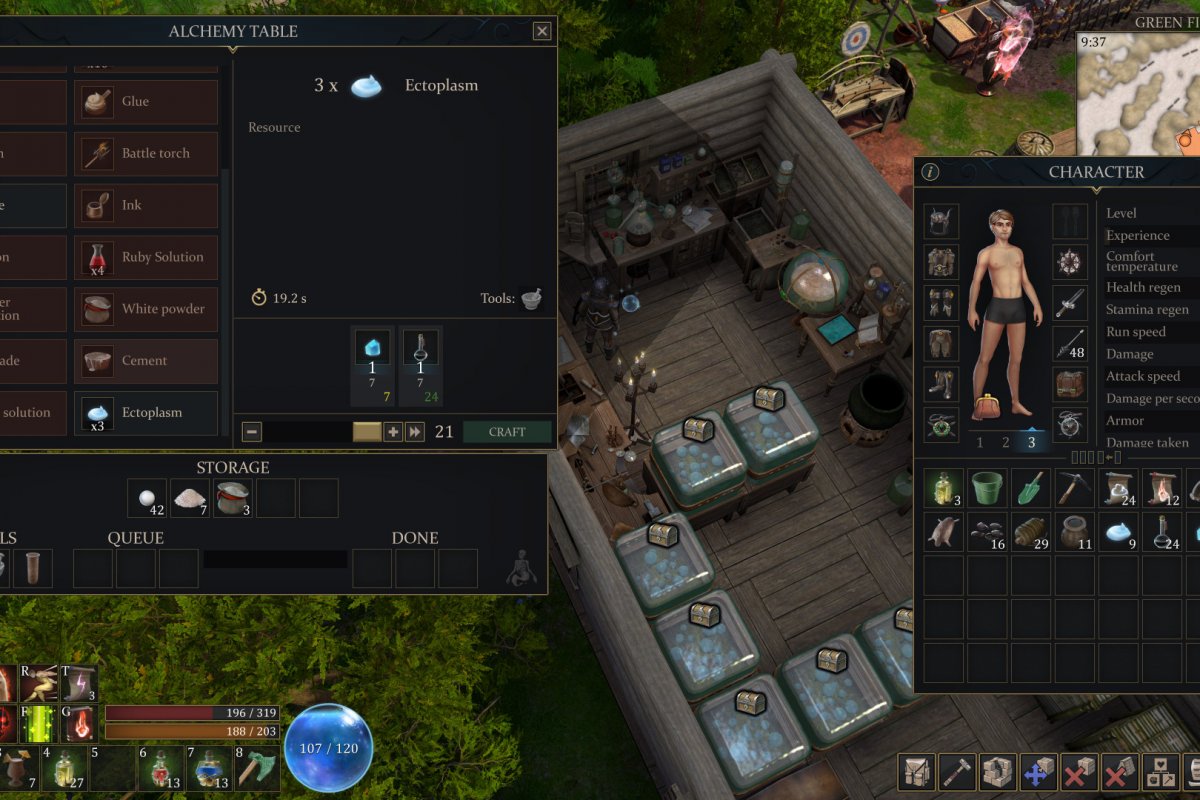The height and width of the screenshot is (800, 1200).
Task: Select the green bucket in inventory
Action: (987, 488)
